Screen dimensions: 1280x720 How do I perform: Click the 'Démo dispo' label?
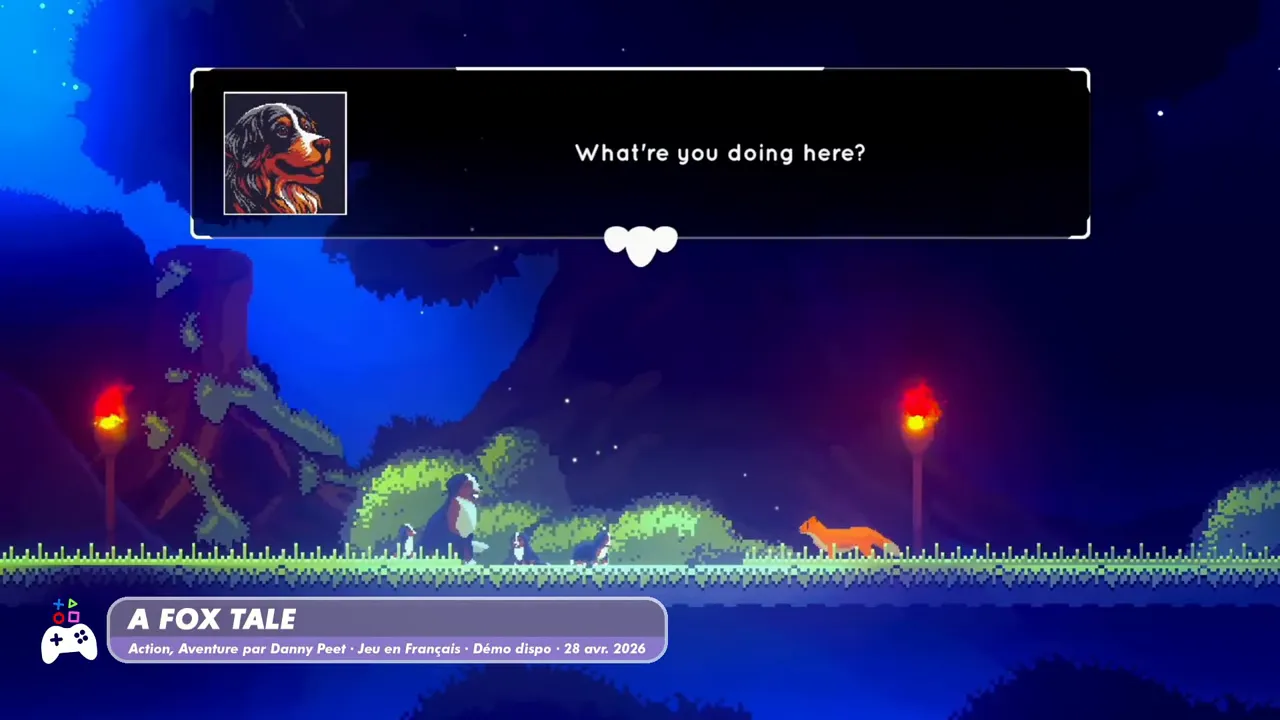[512, 648]
